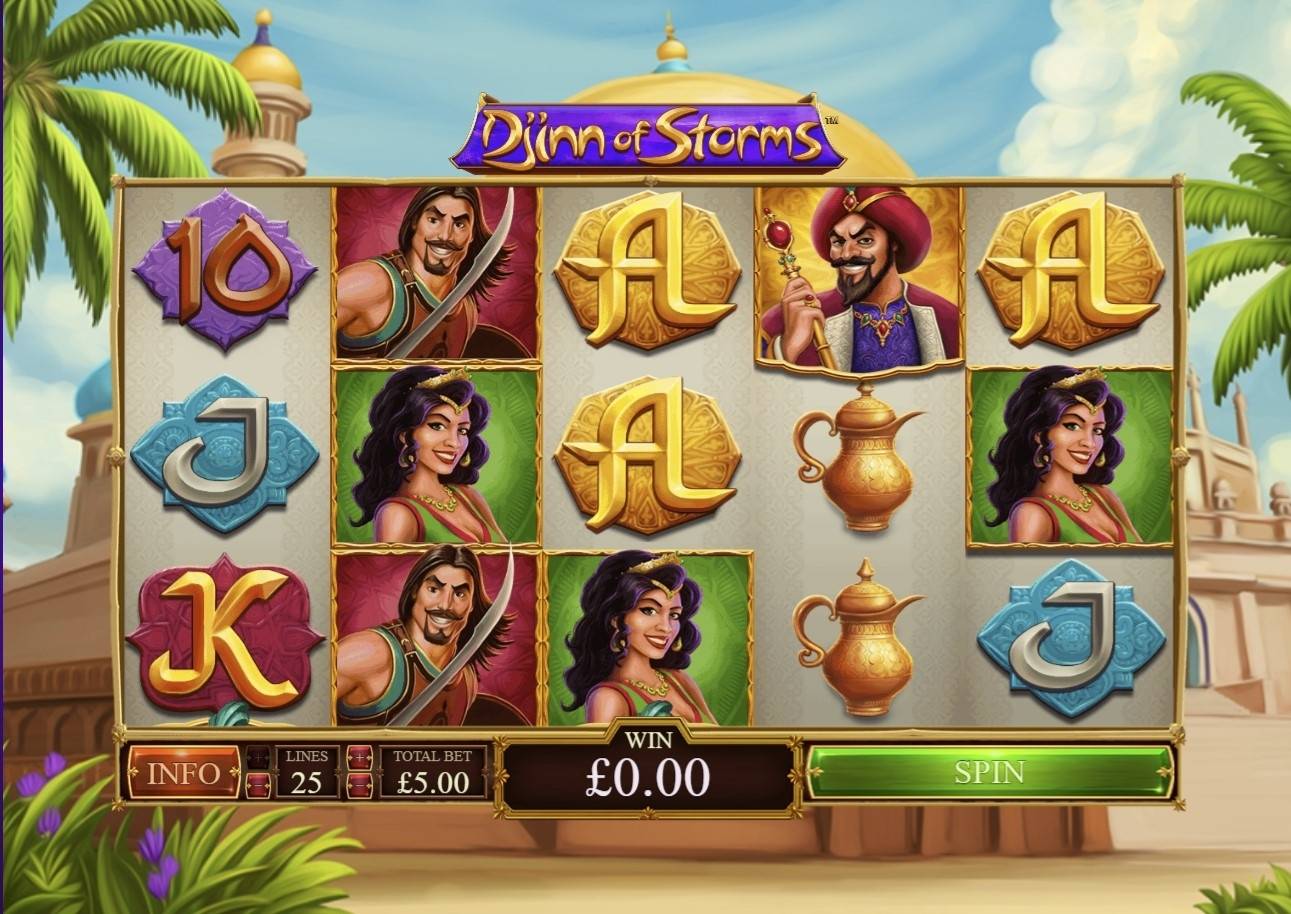This screenshot has width=1291, height=914.
Task: Decrease the total bet amount
Action: pyautogui.click(x=360, y=785)
